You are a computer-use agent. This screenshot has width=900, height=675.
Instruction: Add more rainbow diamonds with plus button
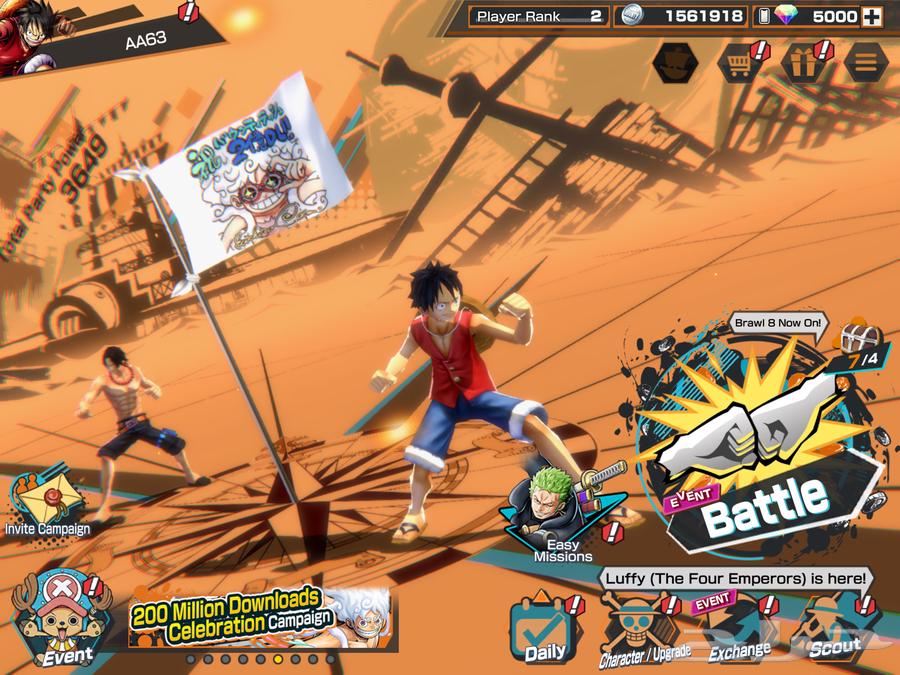coord(872,16)
